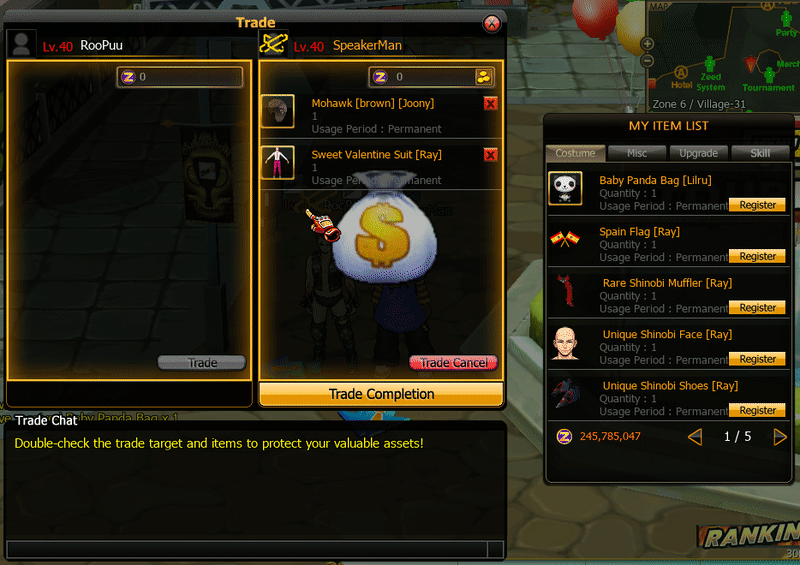Remove Mohawk [brown] from trade
The width and height of the screenshot is (800, 565).
pyautogui.click(x=490, y=103)
